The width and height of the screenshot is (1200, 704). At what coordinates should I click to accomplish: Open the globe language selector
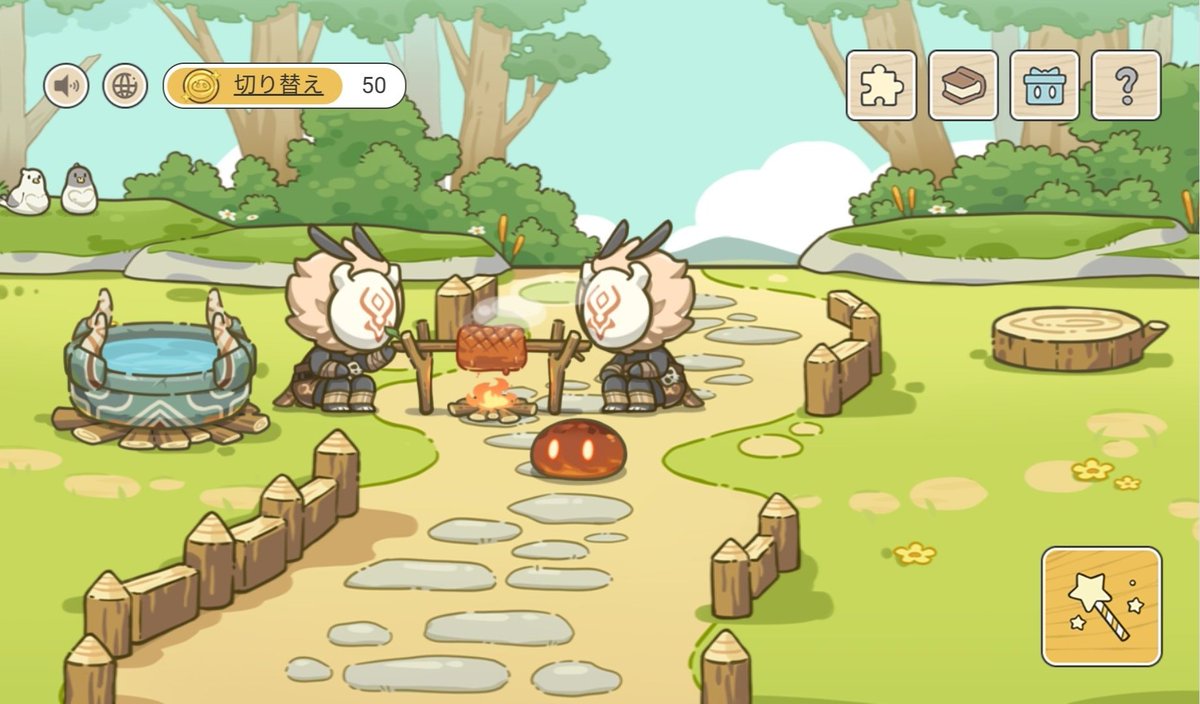125,86
